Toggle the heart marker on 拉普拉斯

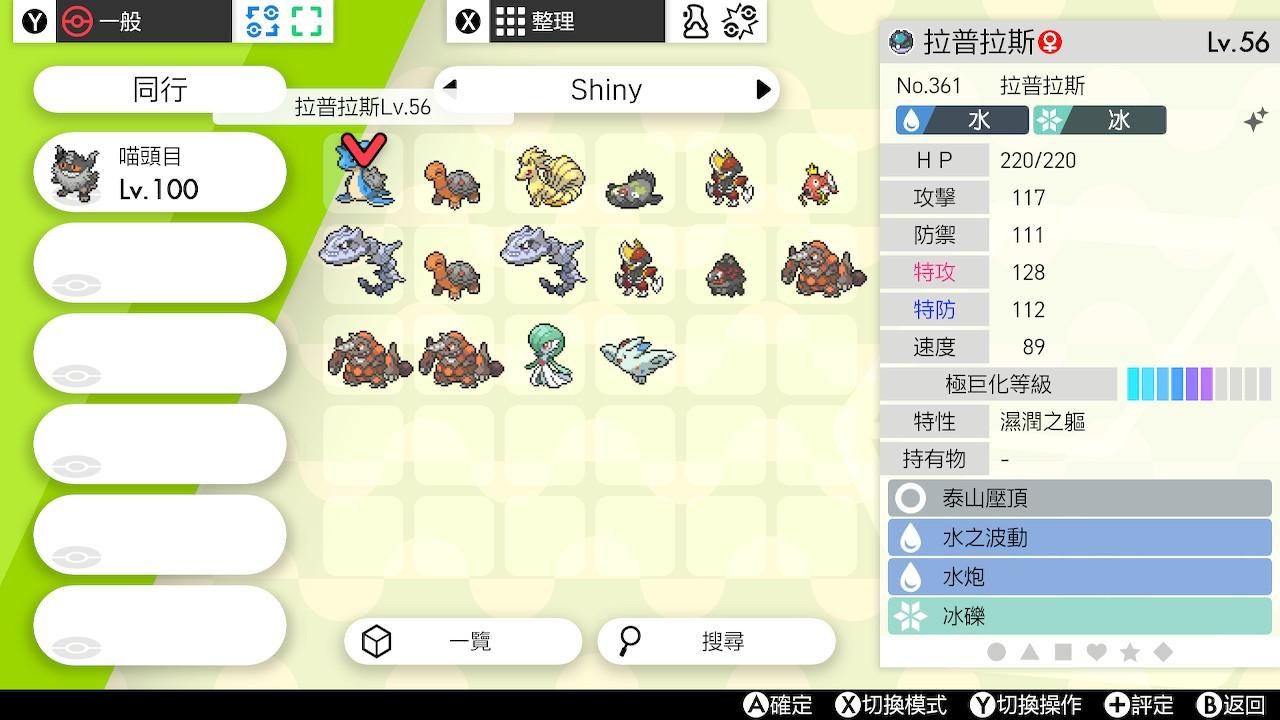click(x=1096, y=650)
